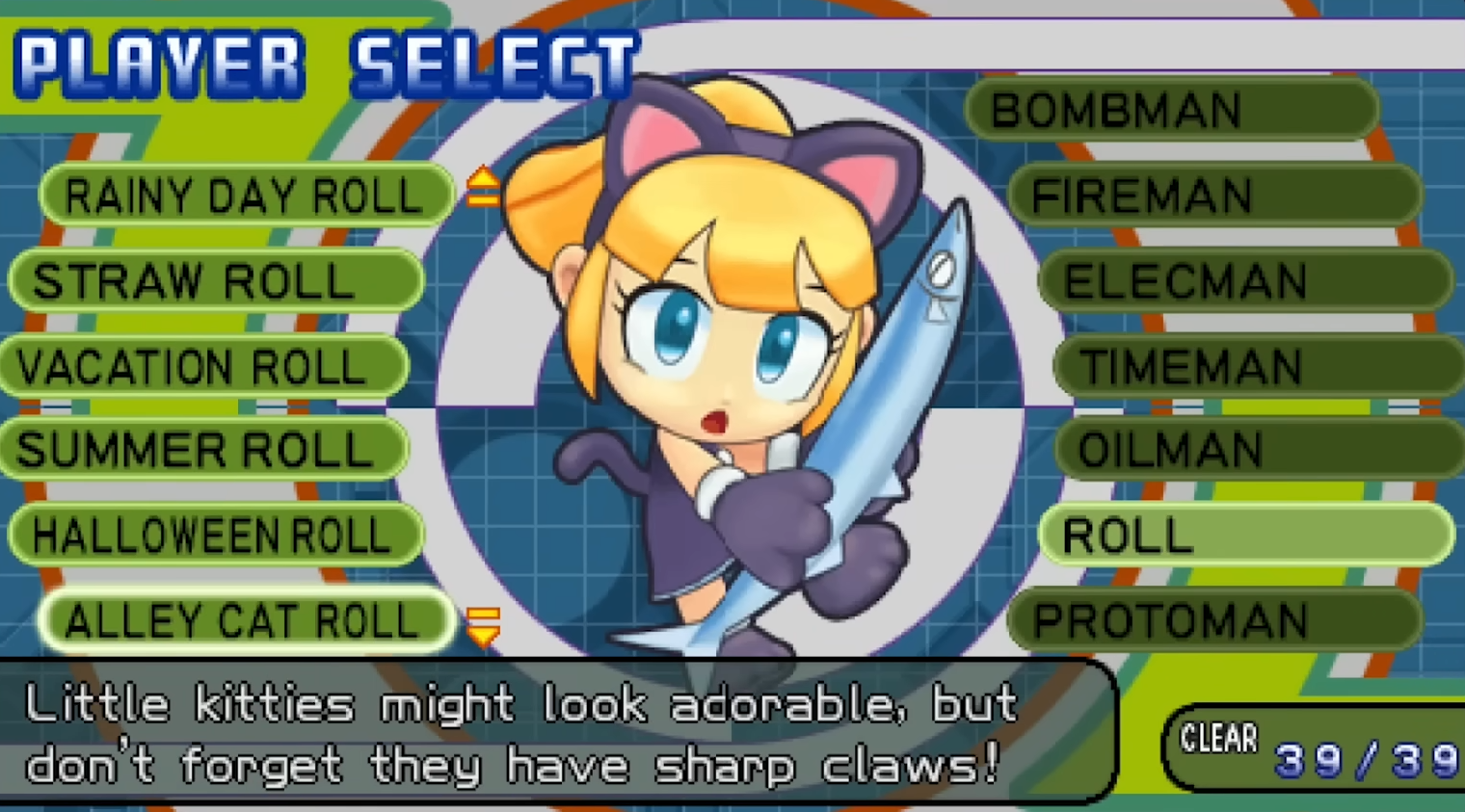Click the down arrow beside Alley Cat Roll
1465x812 pixels.
(x=483, y=626)
